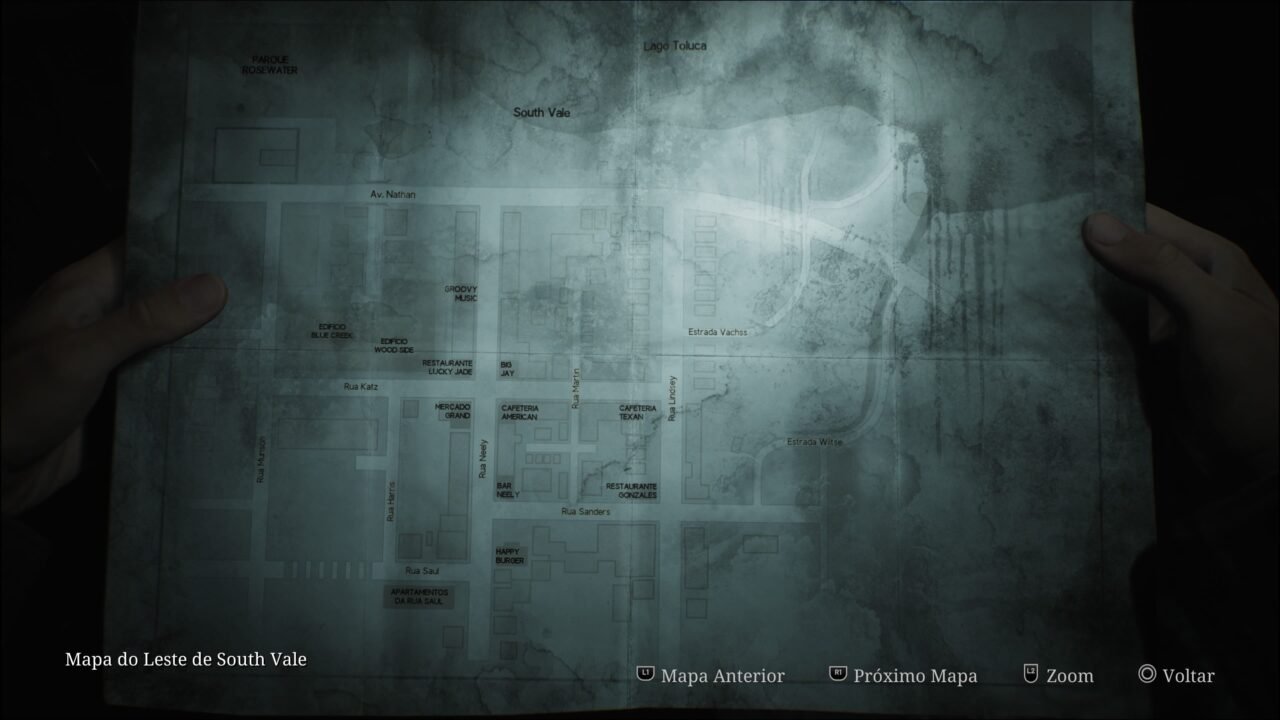Choose the Voltar option
The width and height of the screenshot is (1280, 720).
1186,676
